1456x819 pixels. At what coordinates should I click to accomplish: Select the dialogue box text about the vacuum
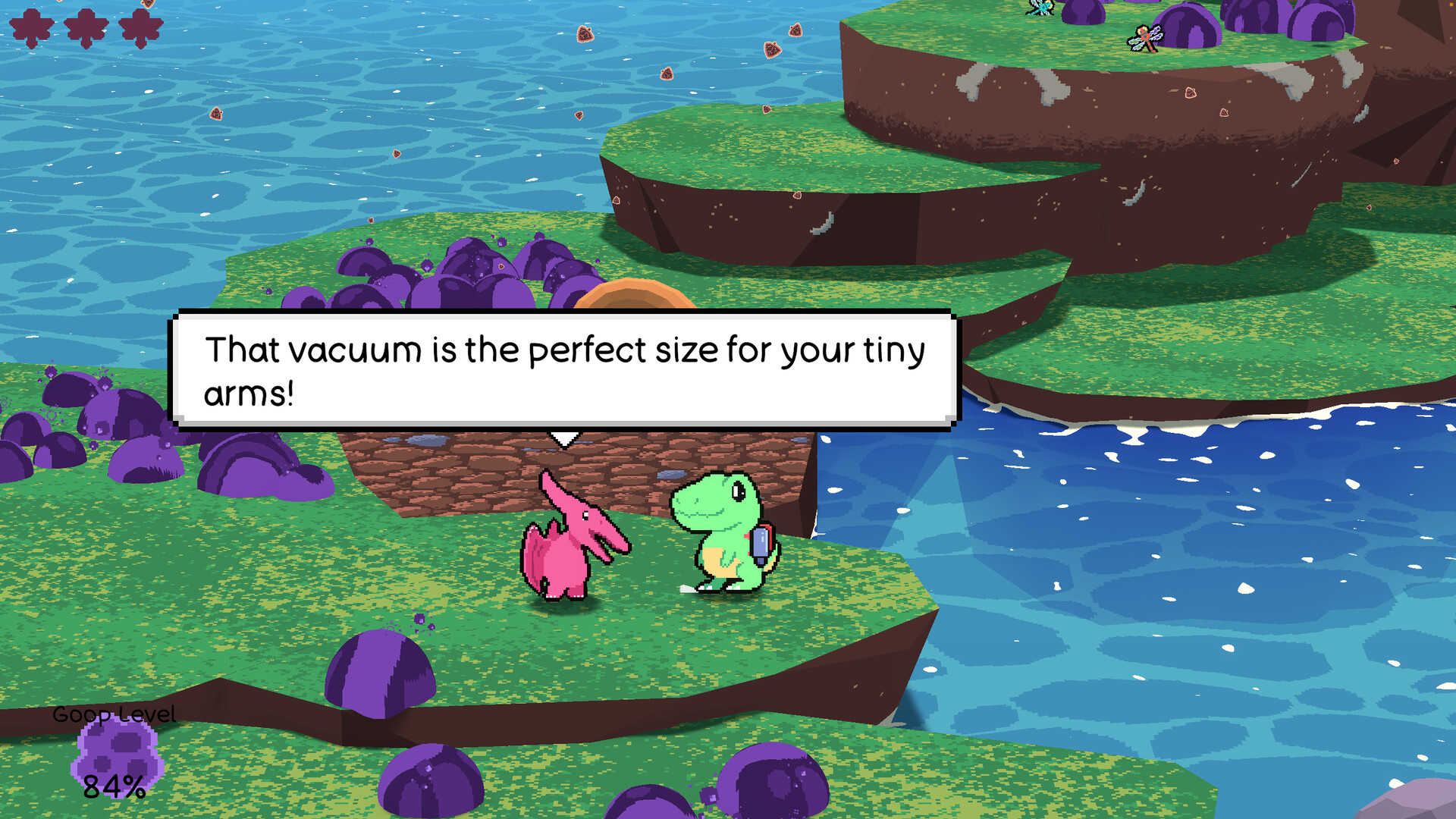[x=565, y=370]
